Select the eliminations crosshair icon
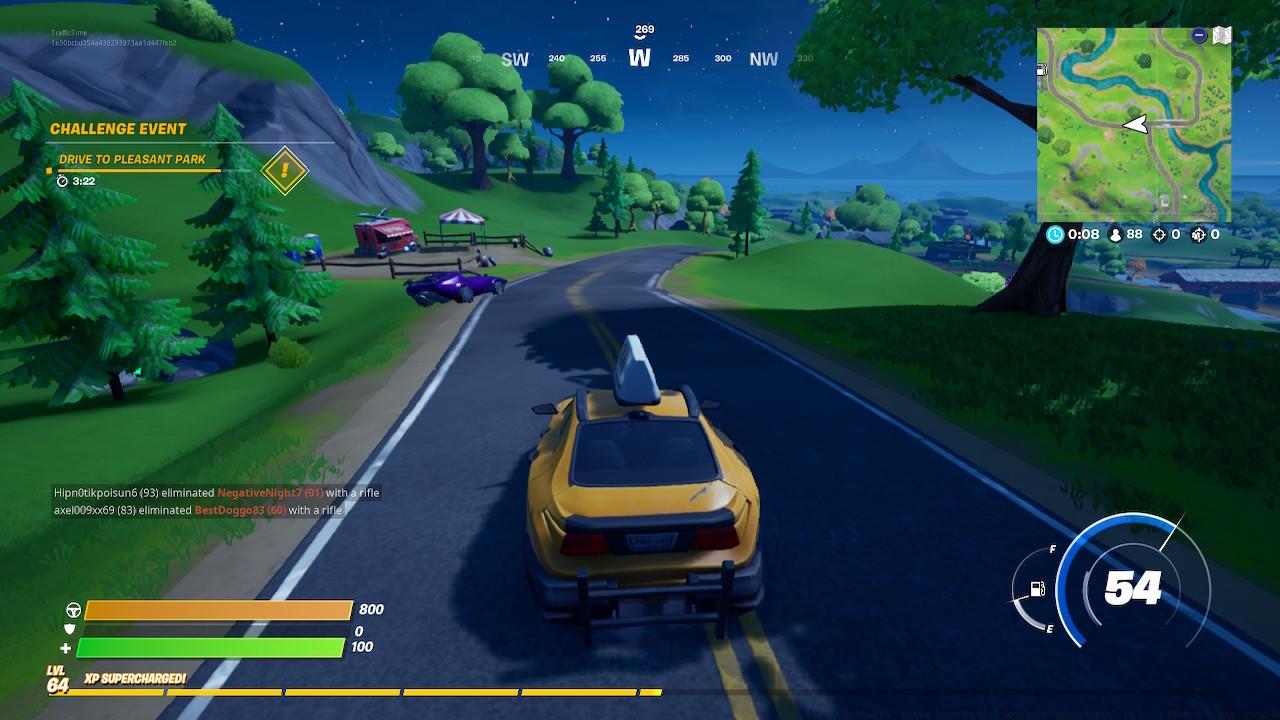1280x720 pixels. click(x=1158, y=236)
